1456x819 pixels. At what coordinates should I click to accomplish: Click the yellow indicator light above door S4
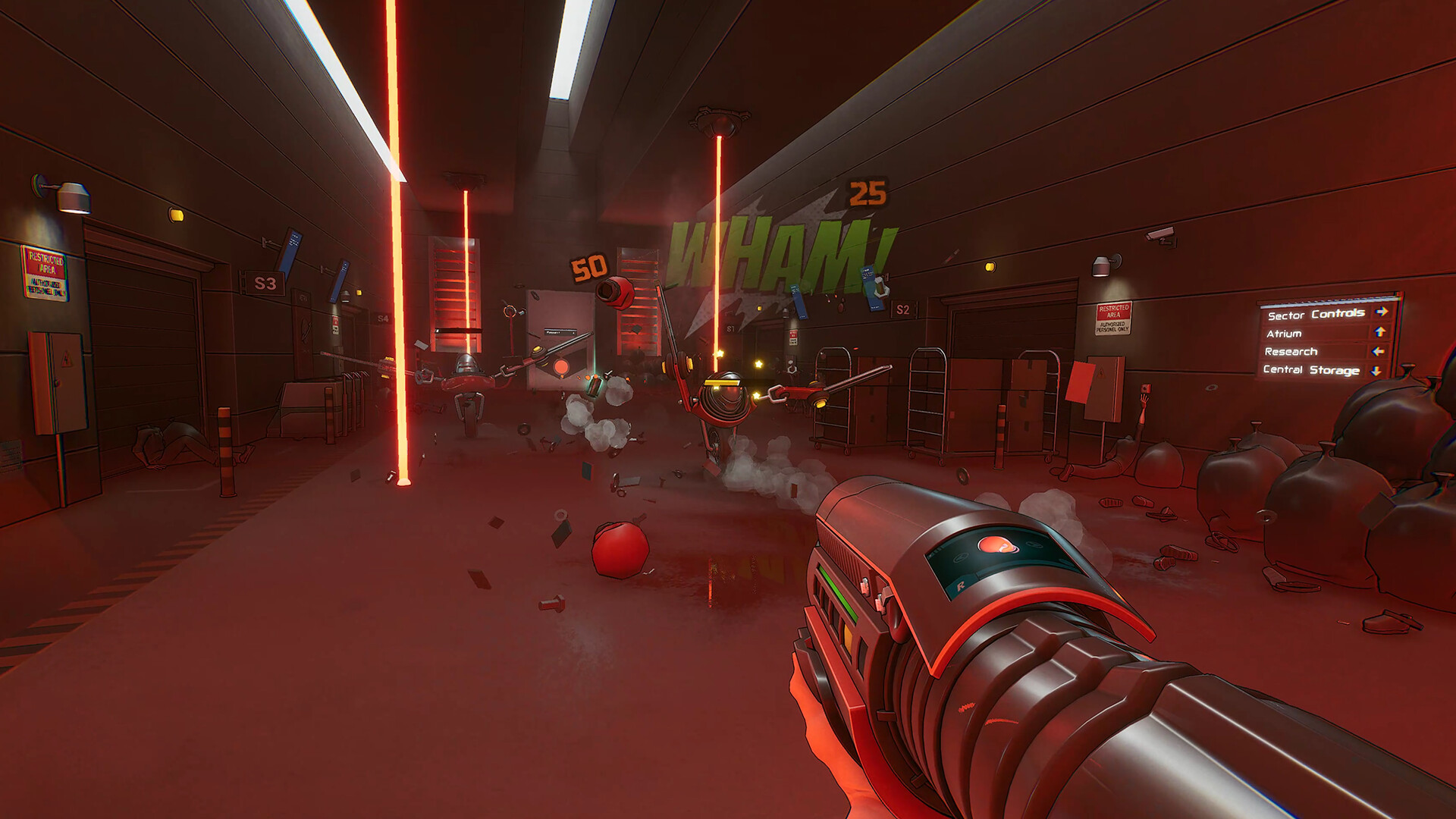[x=358, y=292]
